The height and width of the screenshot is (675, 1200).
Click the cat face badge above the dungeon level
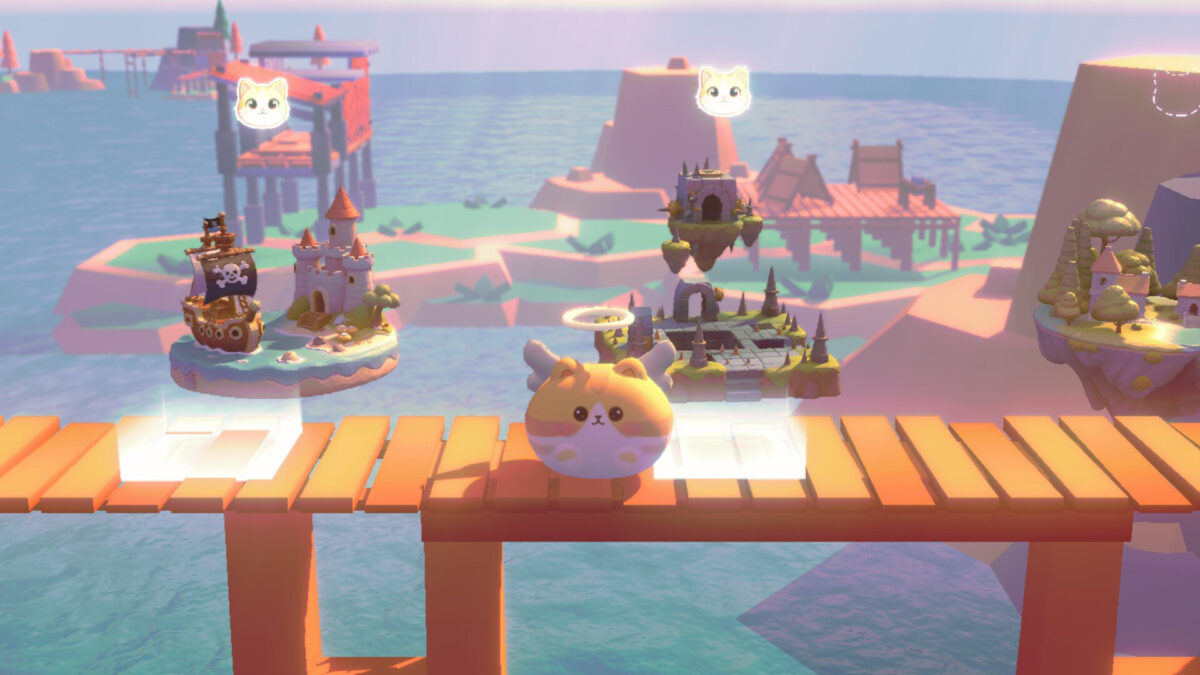click(x=723, y=91)
